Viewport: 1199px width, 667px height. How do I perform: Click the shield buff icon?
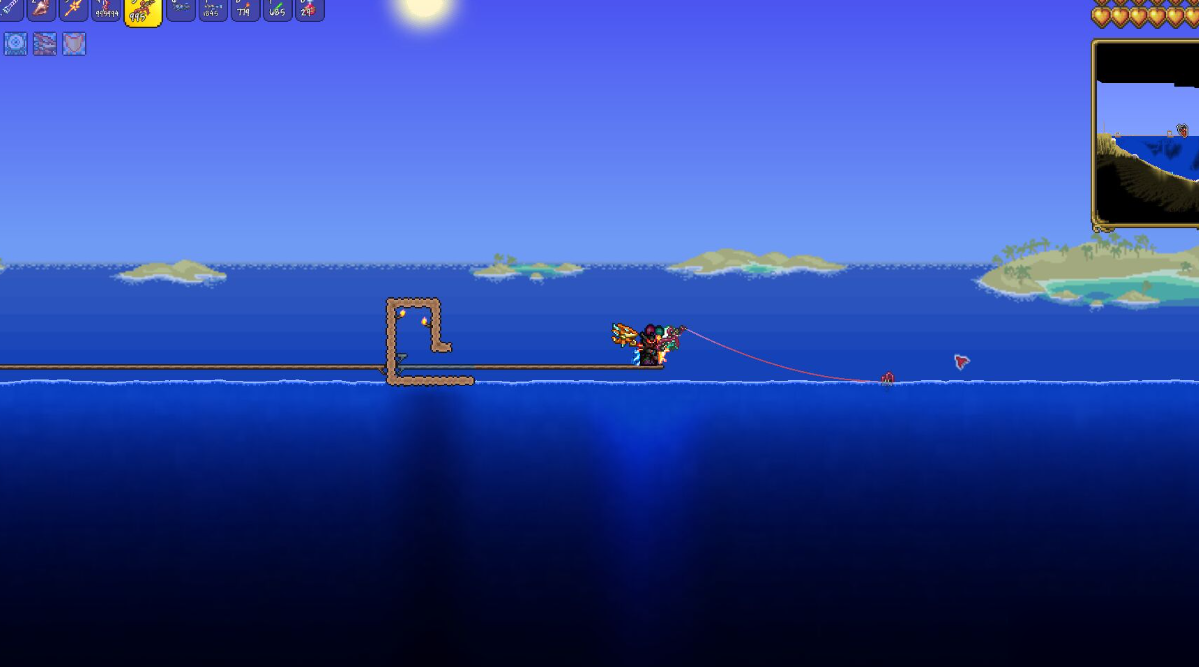coord(74,44)
